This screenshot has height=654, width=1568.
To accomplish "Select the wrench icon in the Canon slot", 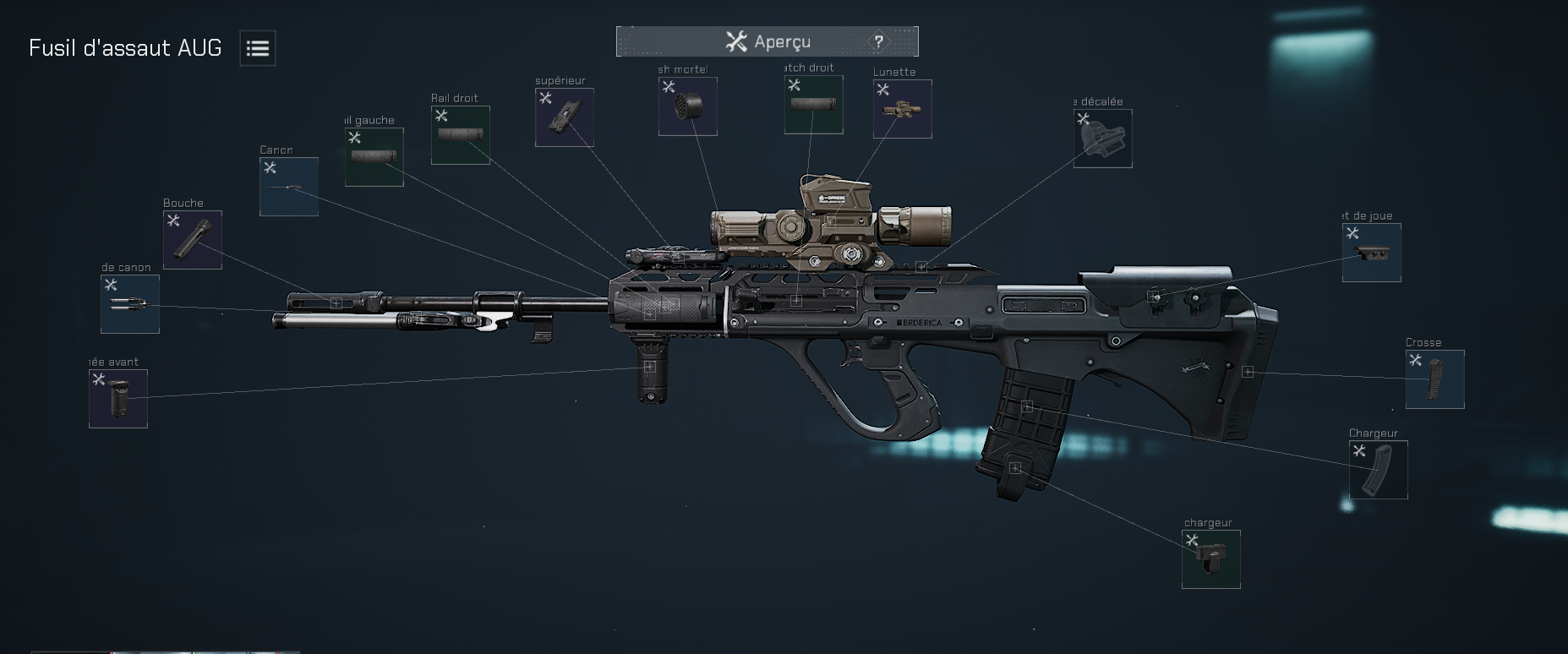I will (270, 167).
